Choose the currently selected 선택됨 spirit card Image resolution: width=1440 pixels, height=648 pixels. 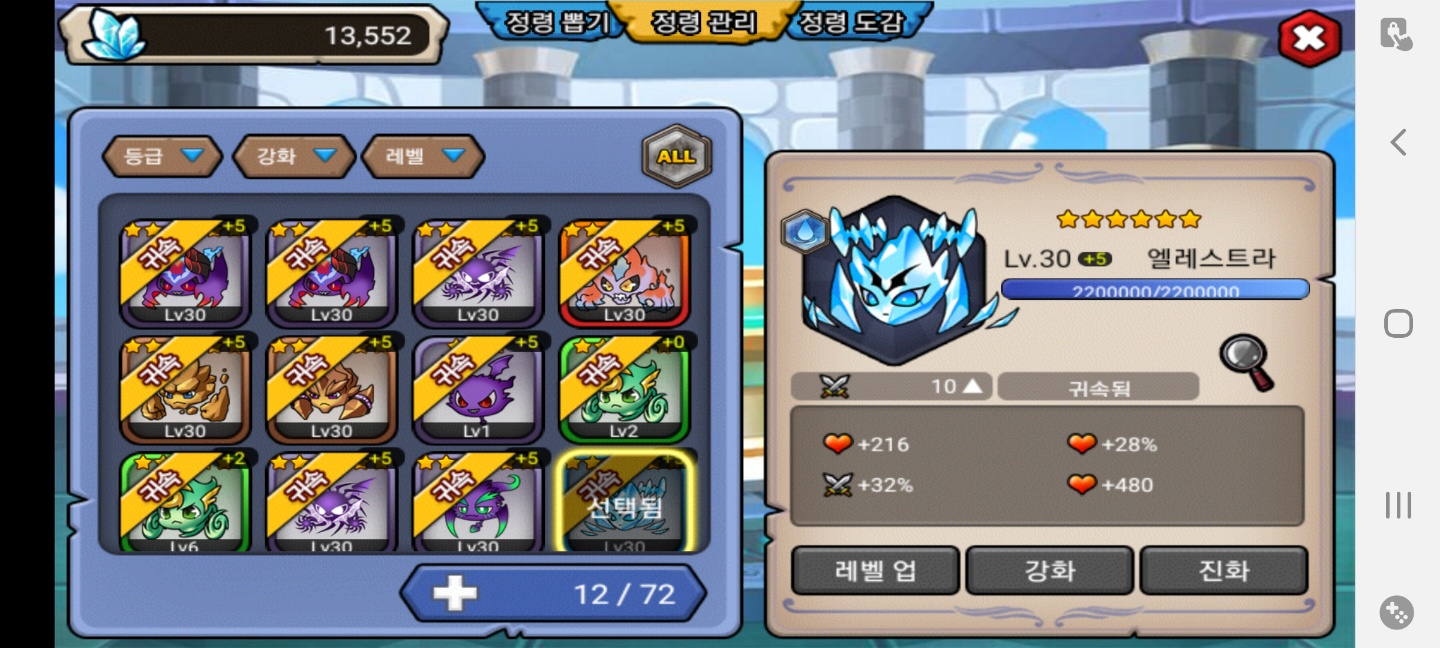[624, 502]
